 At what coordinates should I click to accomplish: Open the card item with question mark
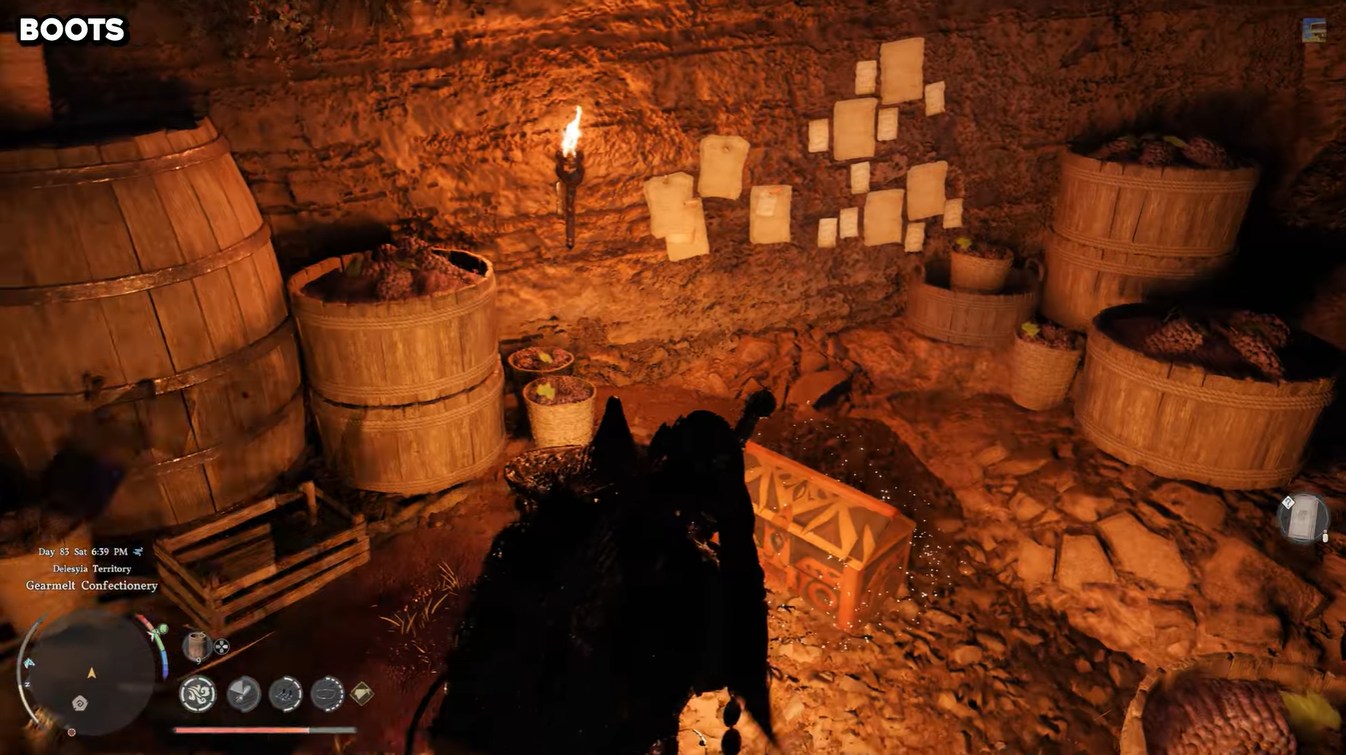1303,518
